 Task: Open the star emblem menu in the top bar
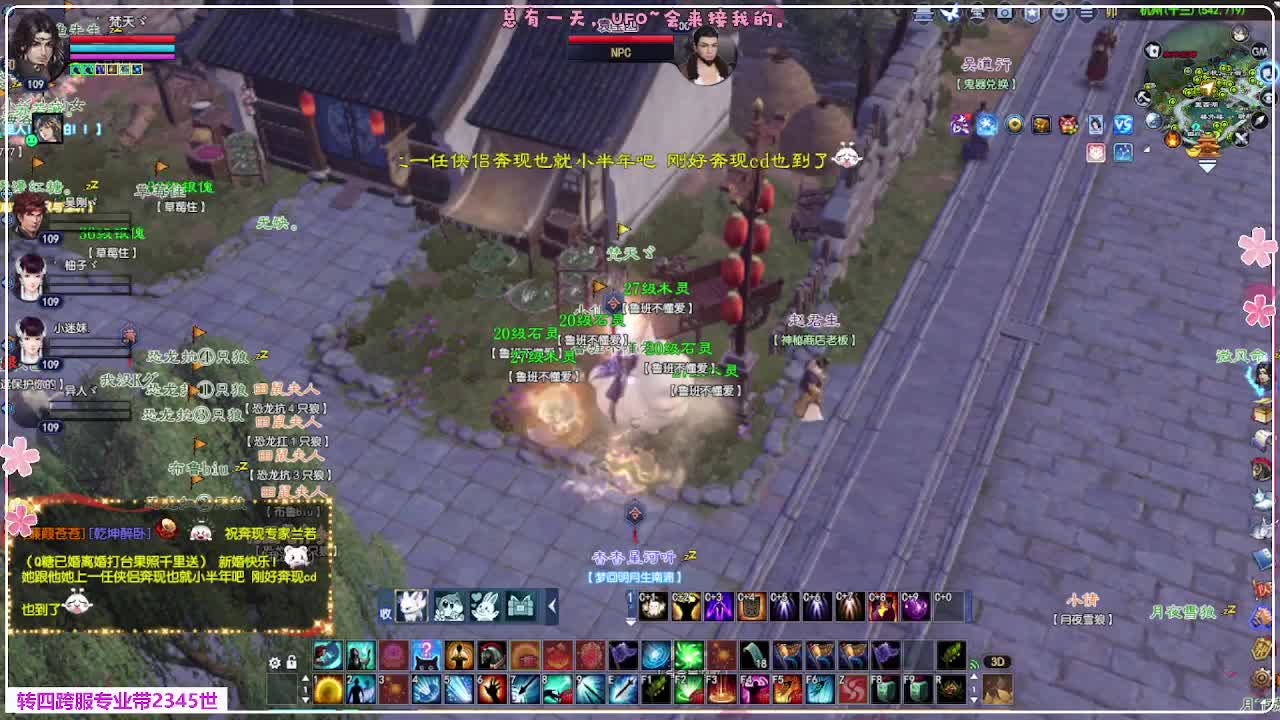pos(1034,12)
